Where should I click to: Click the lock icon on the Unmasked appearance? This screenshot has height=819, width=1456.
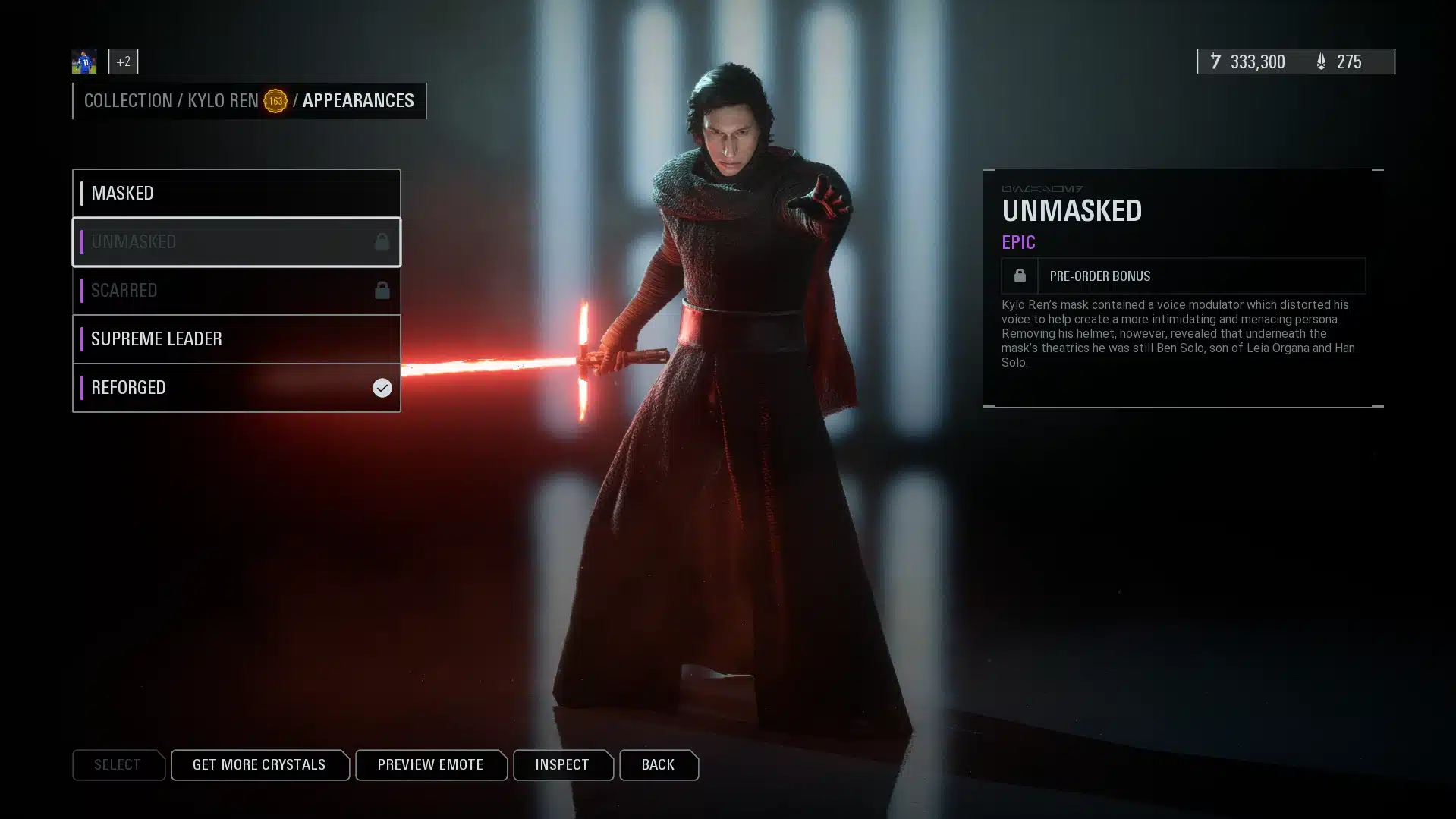click(x=380, y=242)
